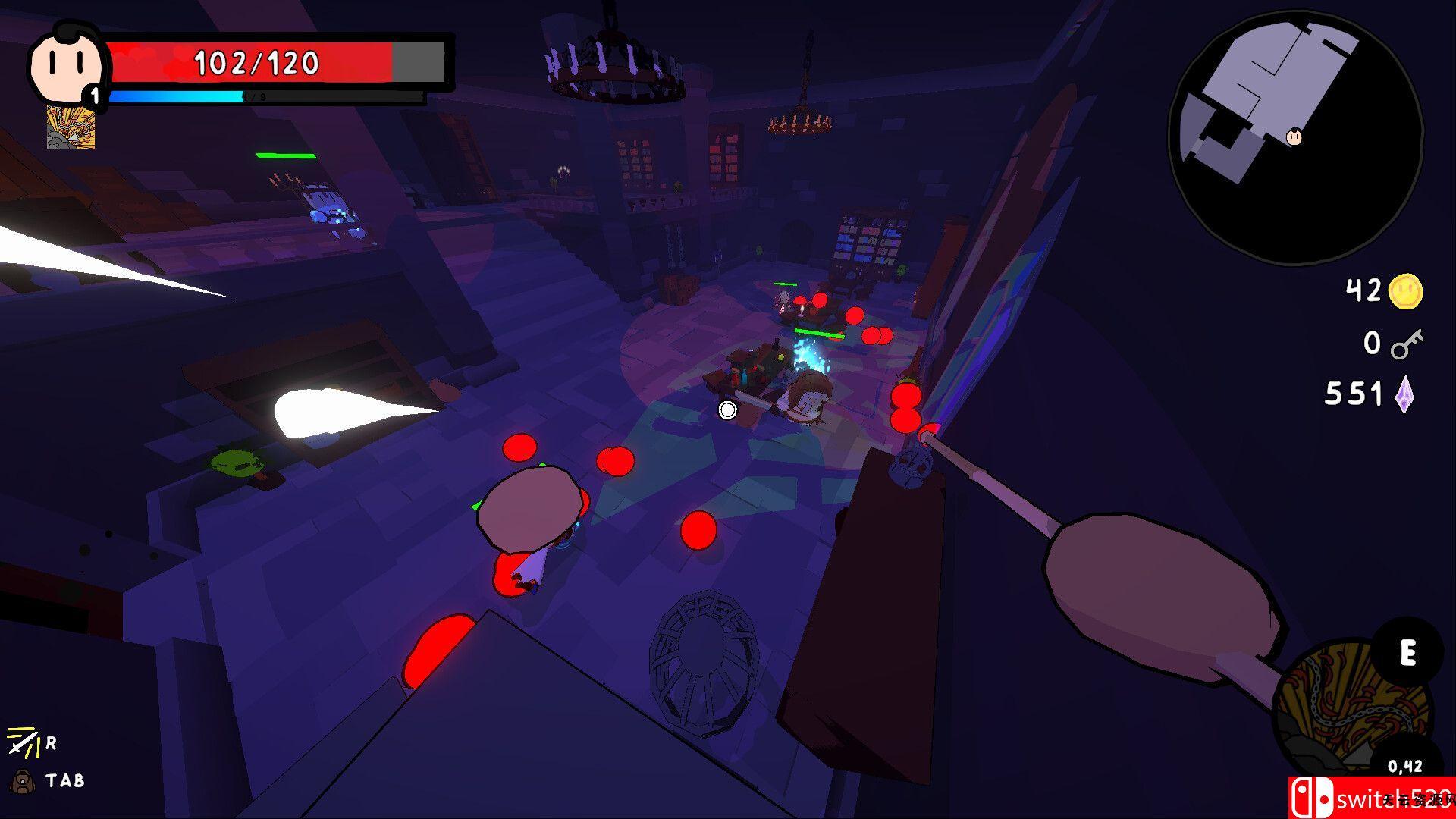Click the smiley gold coin icon
The image size is (1456, 819).
tap(1405, 291)
